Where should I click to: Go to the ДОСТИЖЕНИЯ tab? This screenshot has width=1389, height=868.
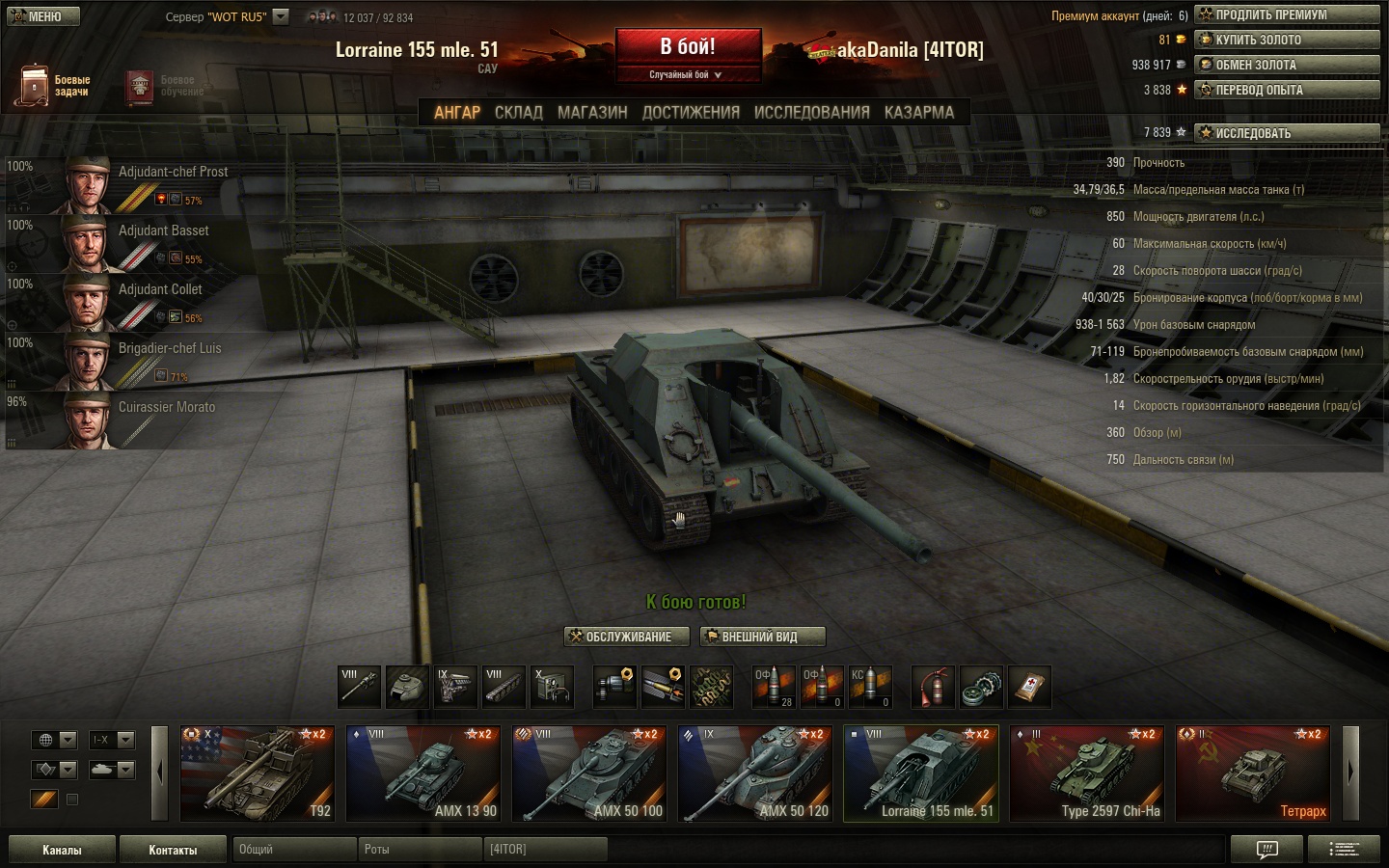(x=691, y=113)
